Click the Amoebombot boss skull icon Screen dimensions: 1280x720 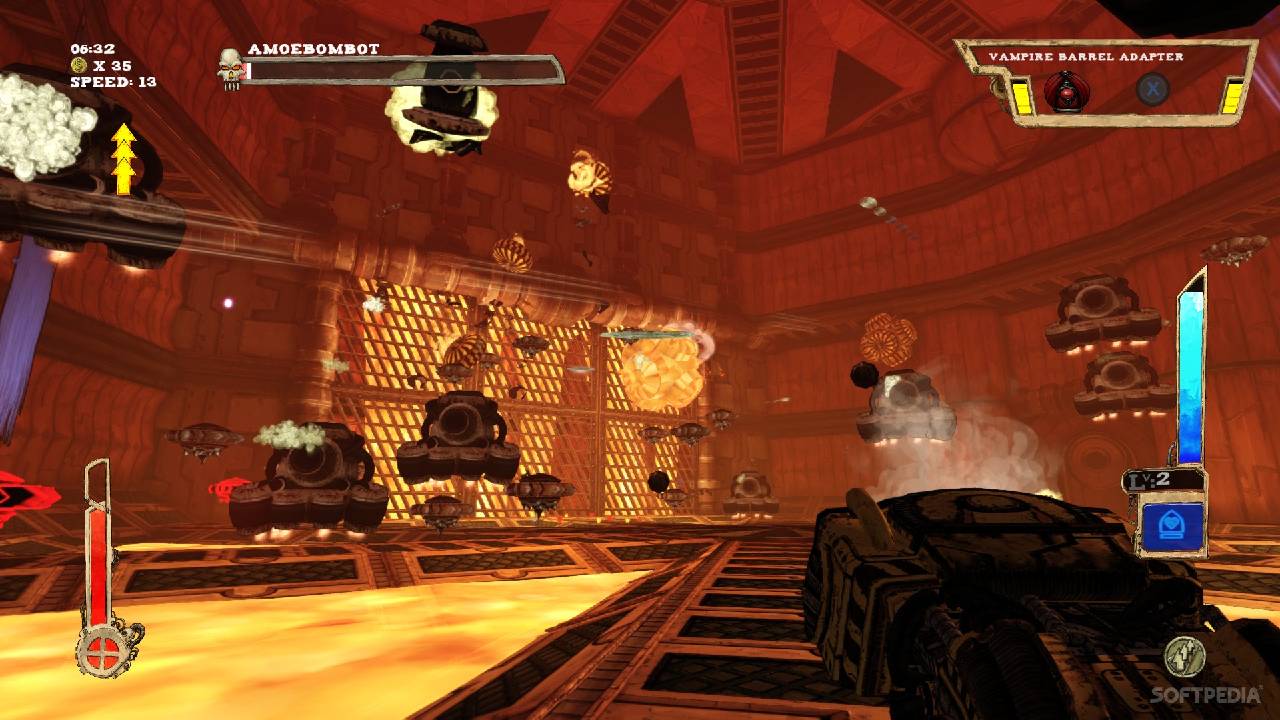tap(231, 68)
